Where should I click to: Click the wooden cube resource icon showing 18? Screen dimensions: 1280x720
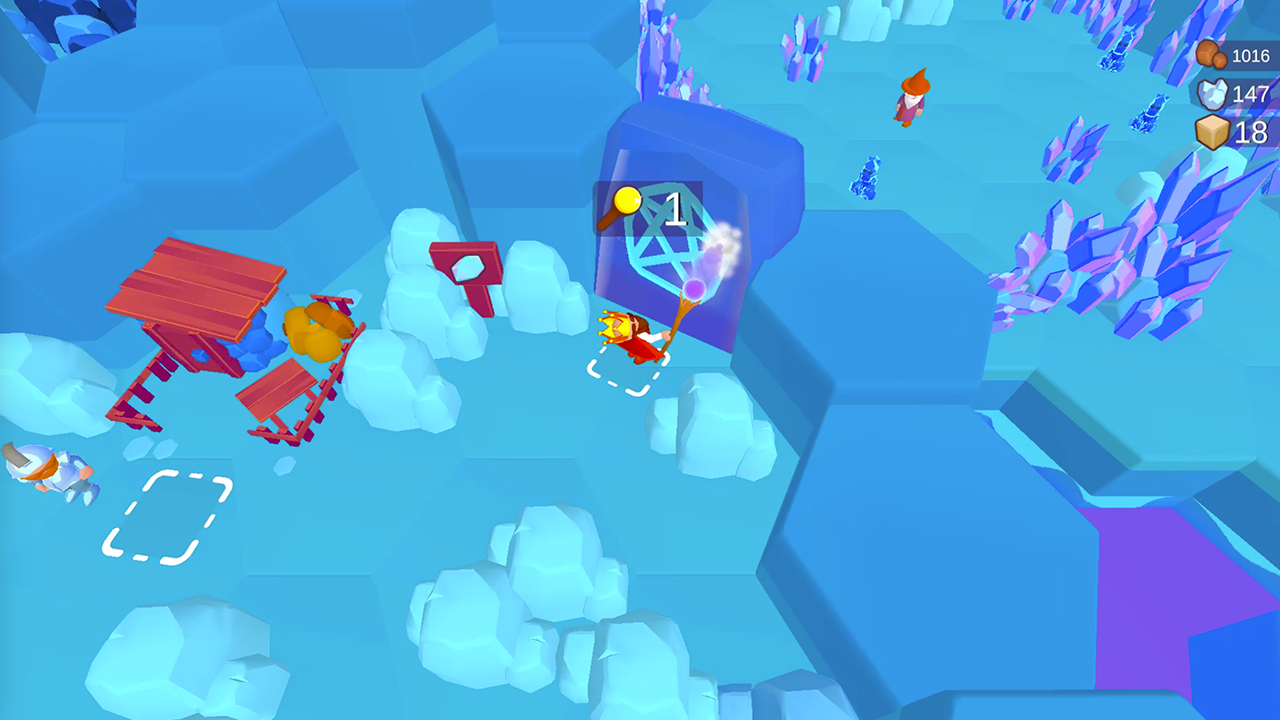[x=1213, y=131]
